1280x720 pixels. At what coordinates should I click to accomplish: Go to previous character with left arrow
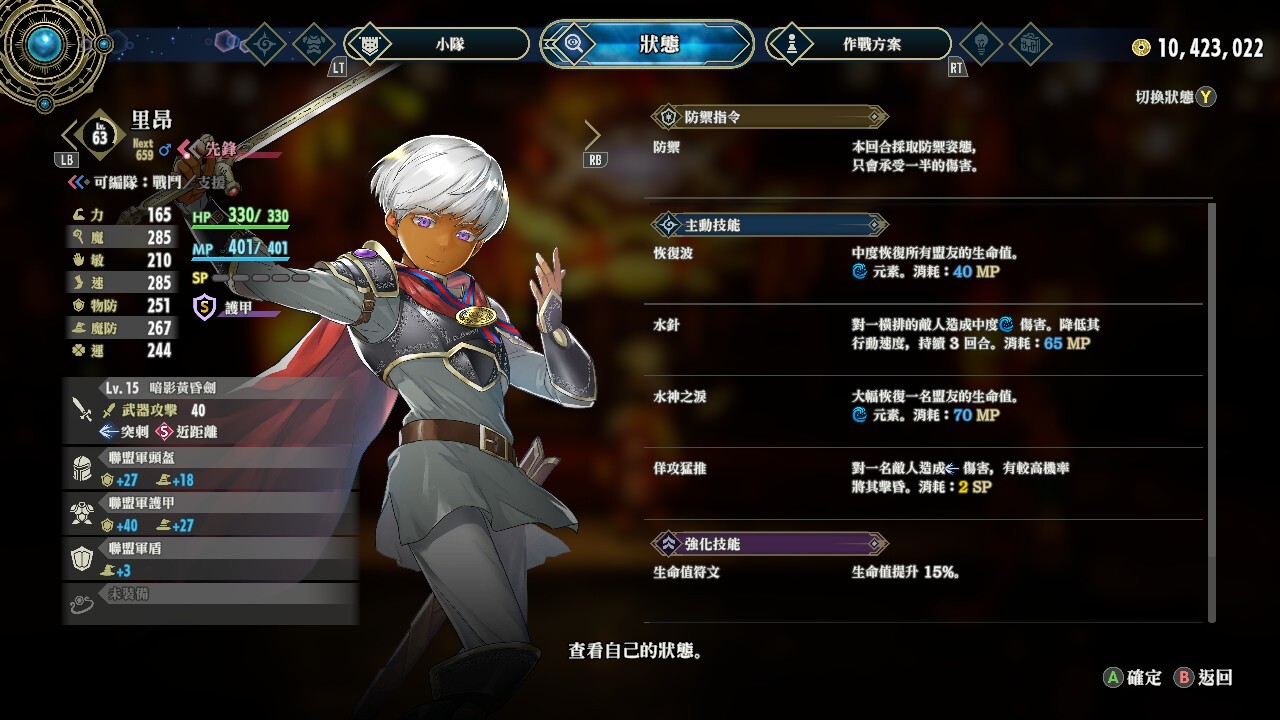(x=70, y=135)
